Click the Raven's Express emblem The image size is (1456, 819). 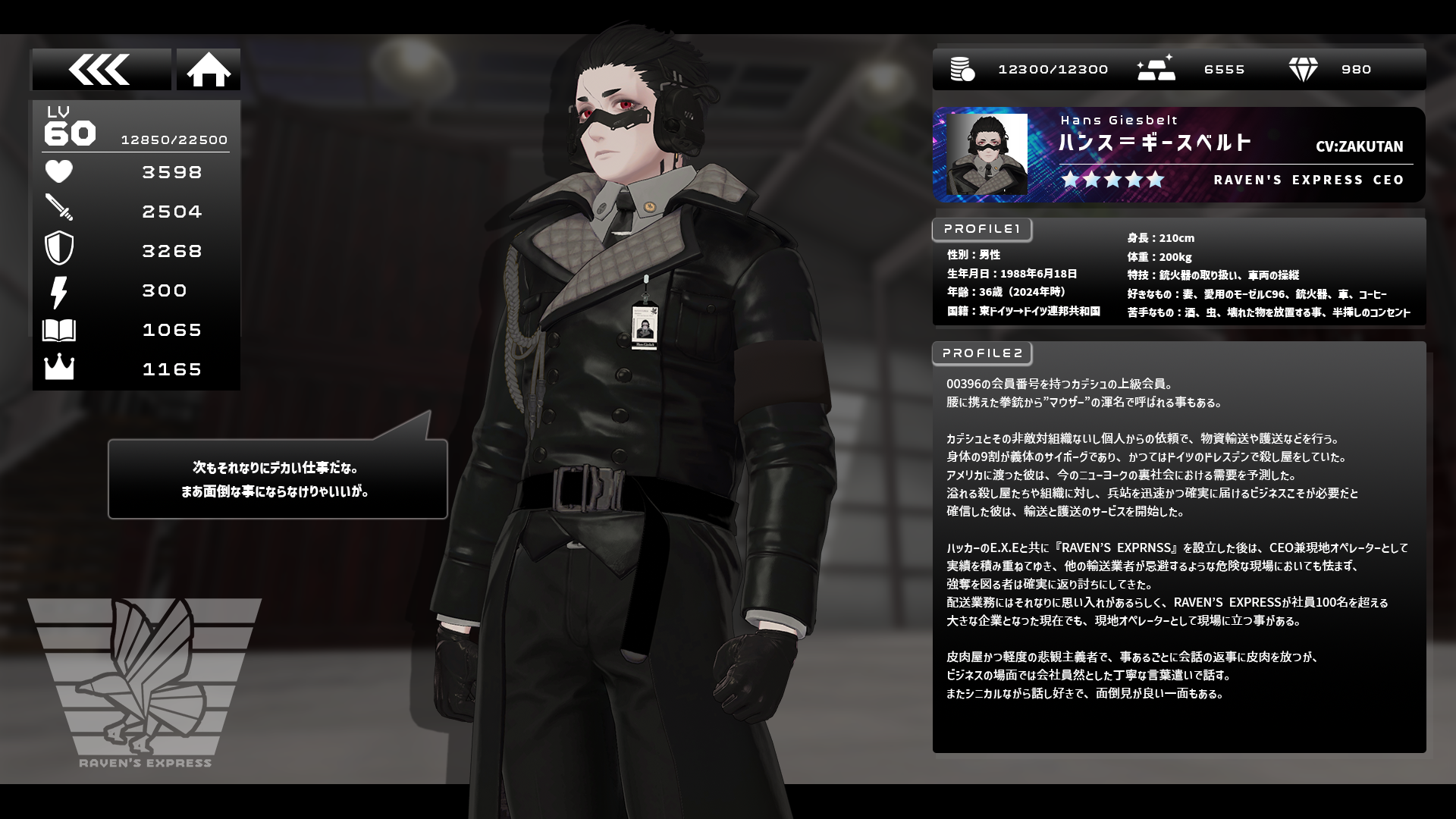[145, 679]
